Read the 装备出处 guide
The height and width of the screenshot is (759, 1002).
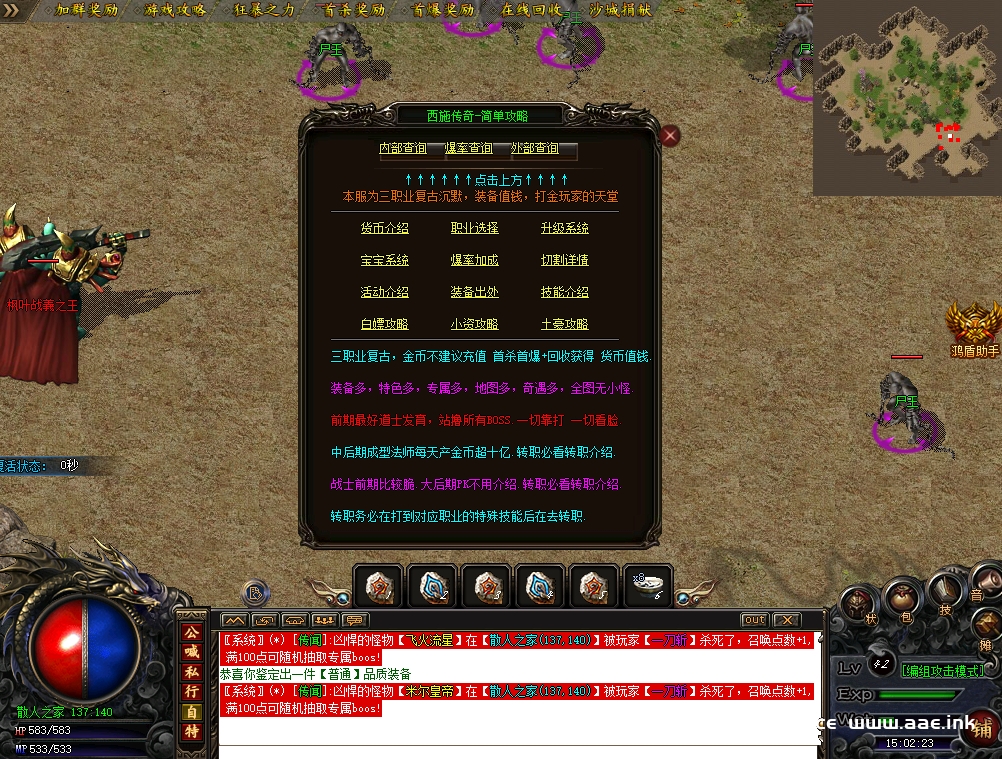click(x=475, y=292)
